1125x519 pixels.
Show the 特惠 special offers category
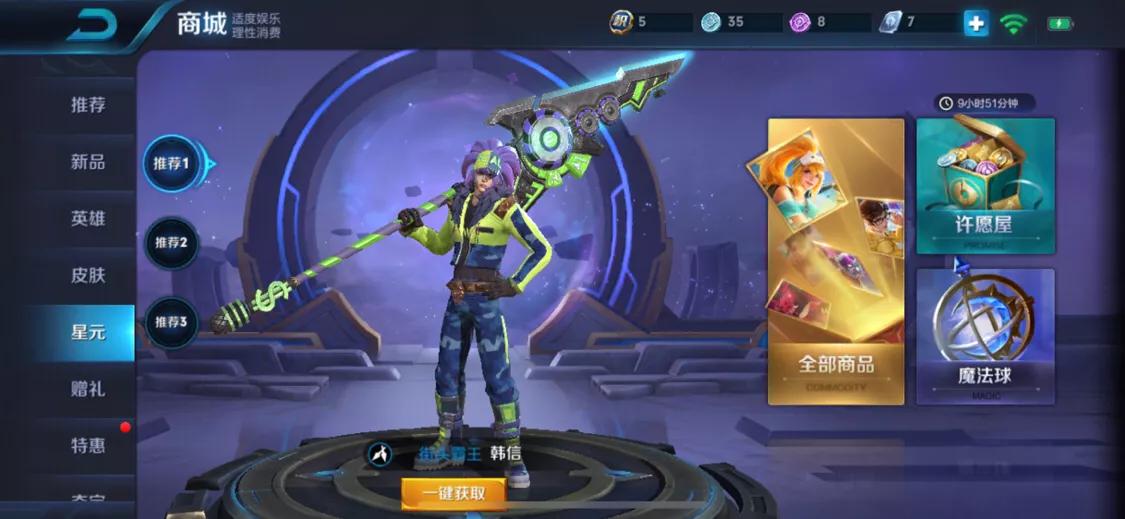click(x=88, y=445)
